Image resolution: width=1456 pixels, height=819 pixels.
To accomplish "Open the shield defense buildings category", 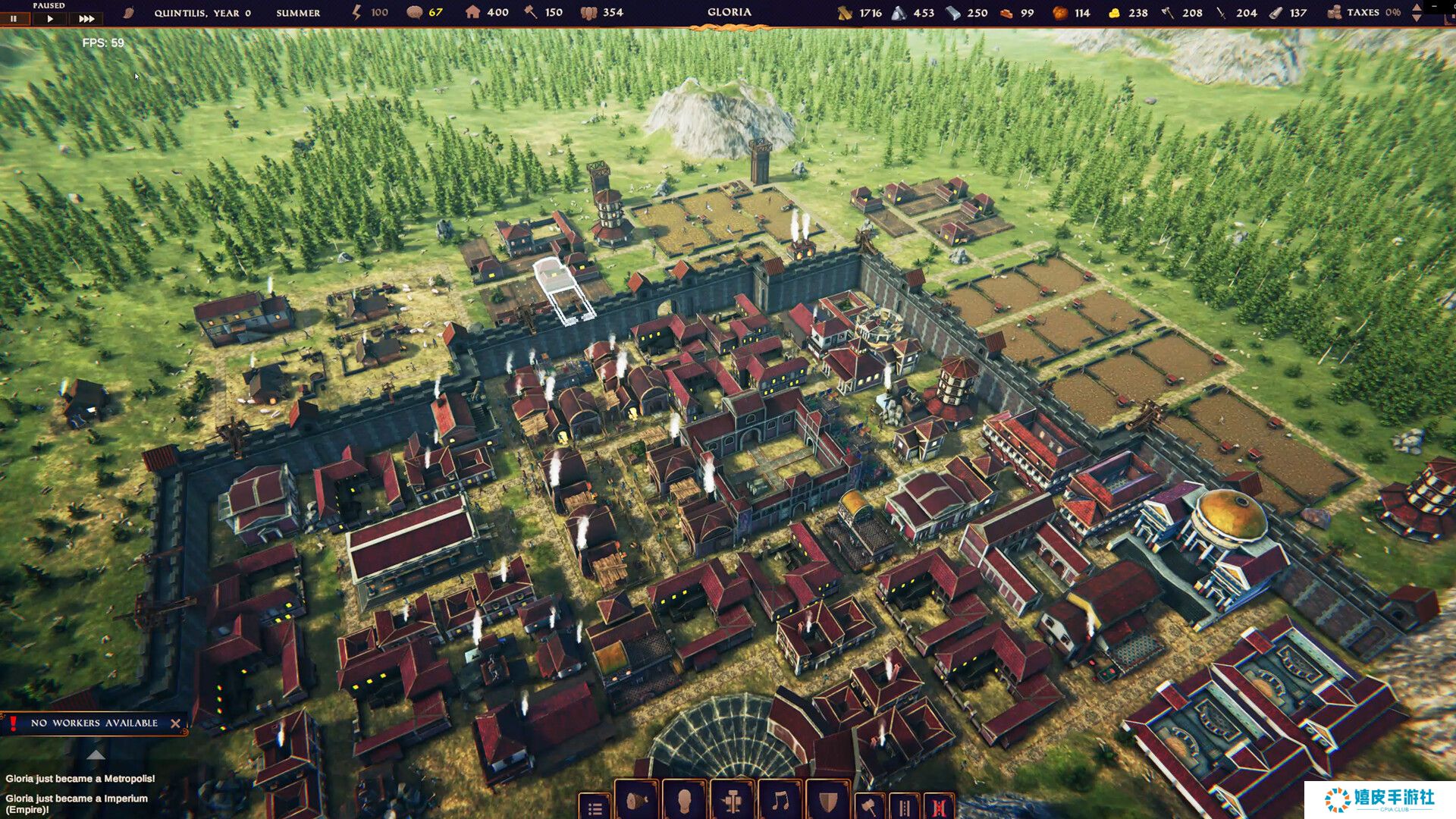I will (828, 802).
